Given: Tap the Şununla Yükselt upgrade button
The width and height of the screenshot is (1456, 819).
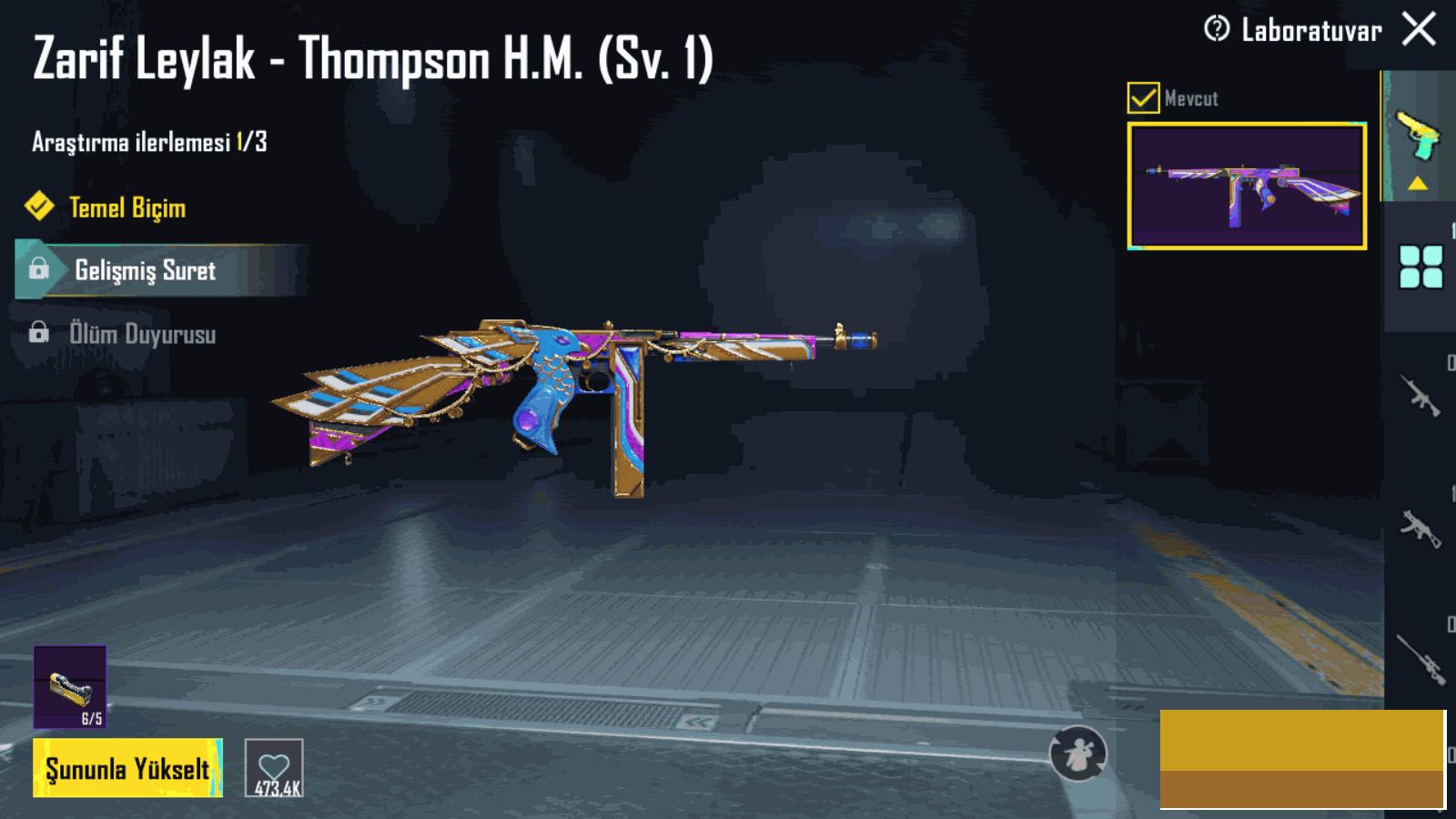Looking at the screenshot, I should click(x=127, y=769).
